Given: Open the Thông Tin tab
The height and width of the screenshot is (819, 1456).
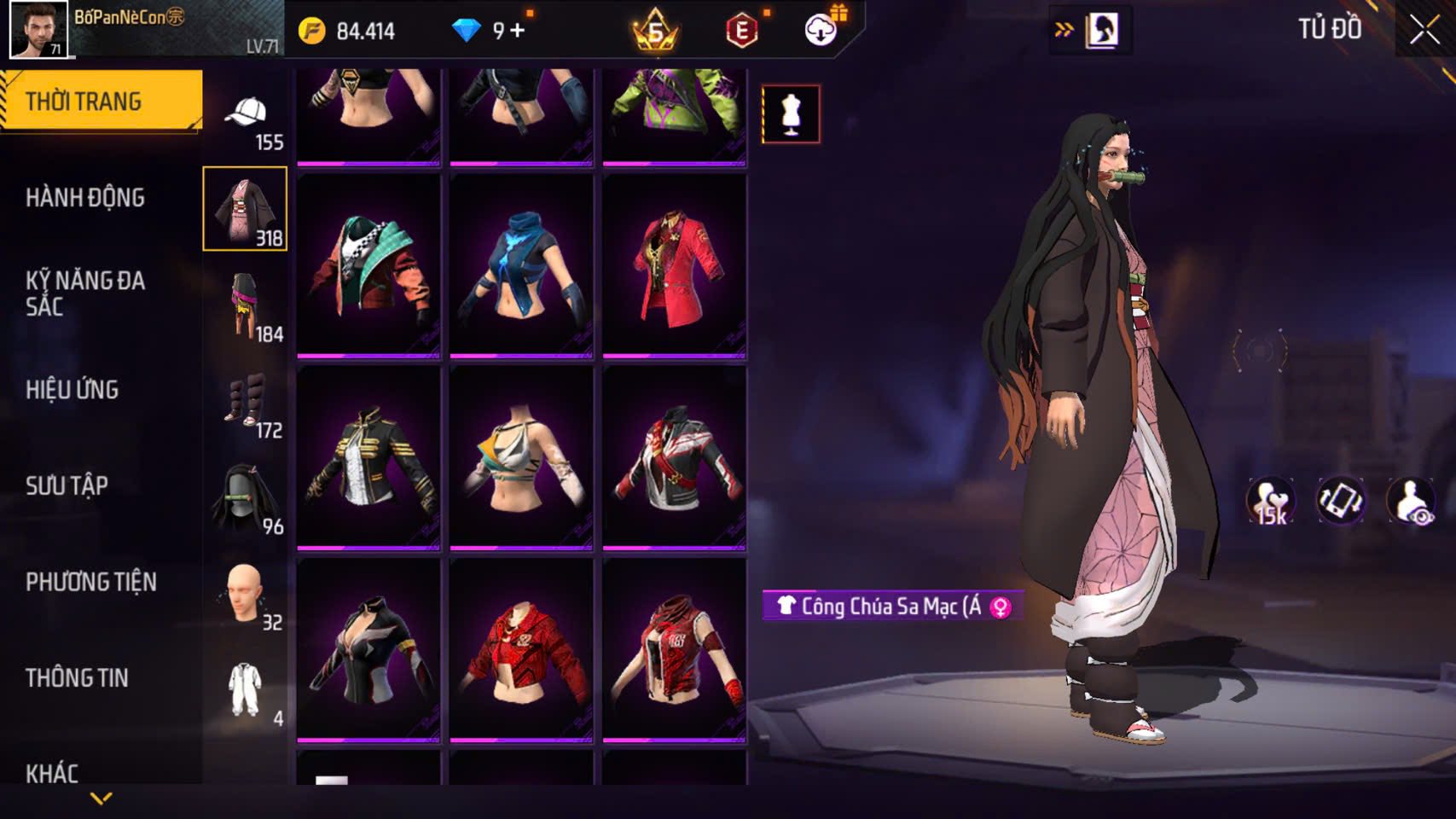Looking at the screenshot, I should 77,677.
